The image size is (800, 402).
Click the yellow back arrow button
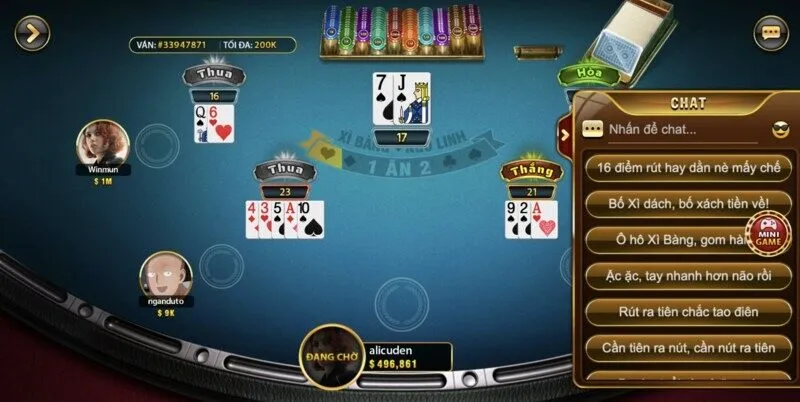click(32, 33)
